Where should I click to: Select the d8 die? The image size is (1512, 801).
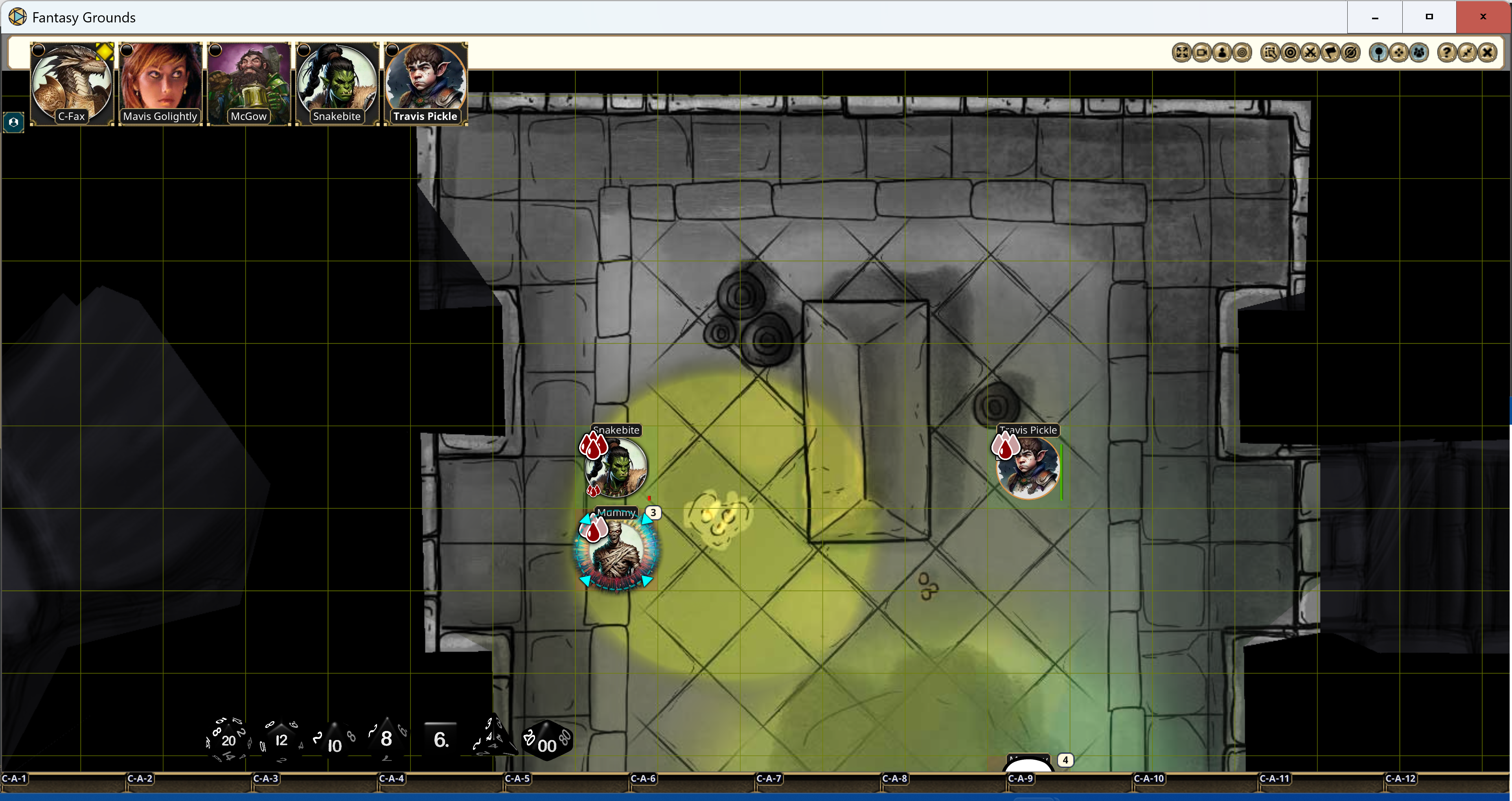(386, 739)
